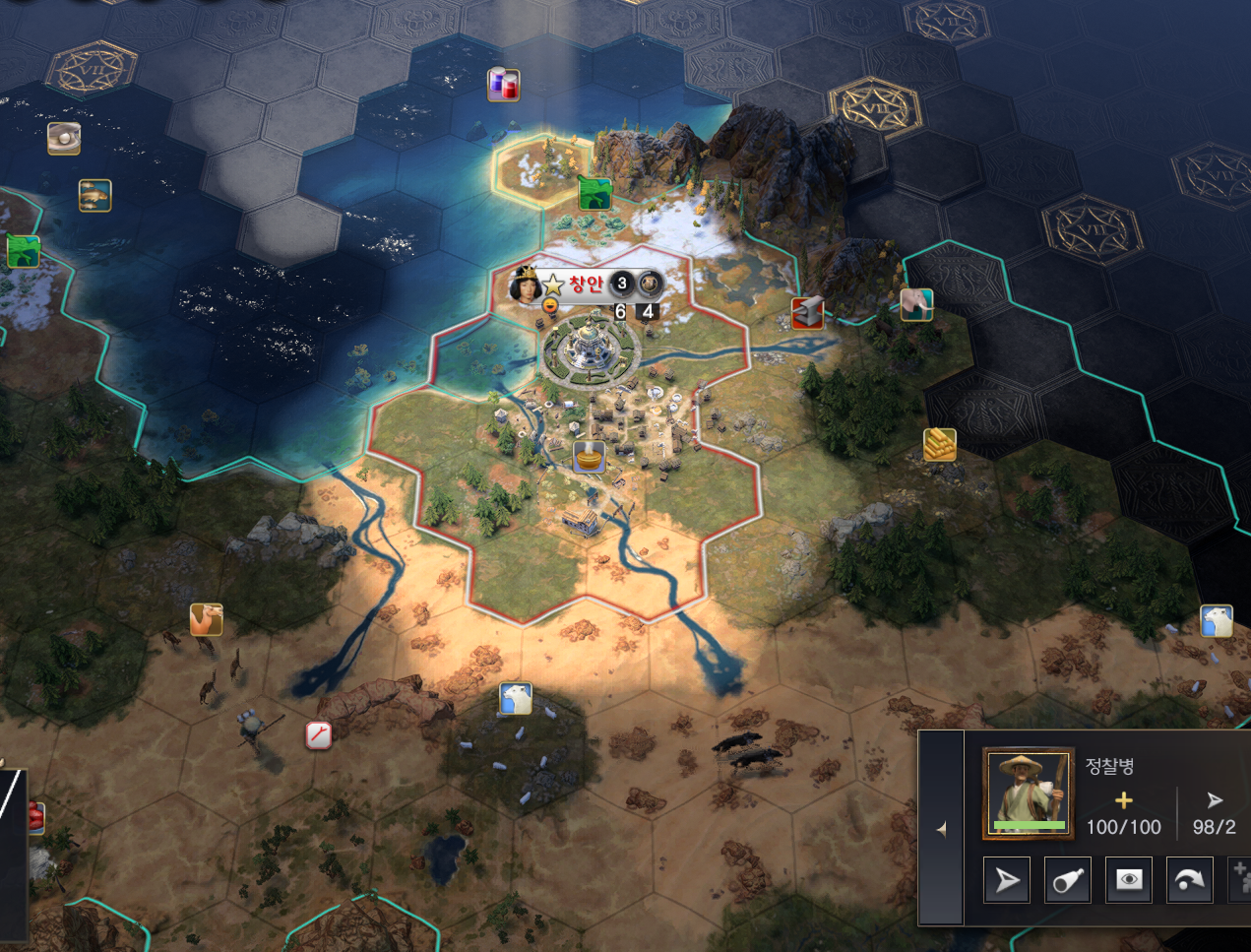Click the pearl resource icon
Screen dimensions: 1251x952
point(64,139)
